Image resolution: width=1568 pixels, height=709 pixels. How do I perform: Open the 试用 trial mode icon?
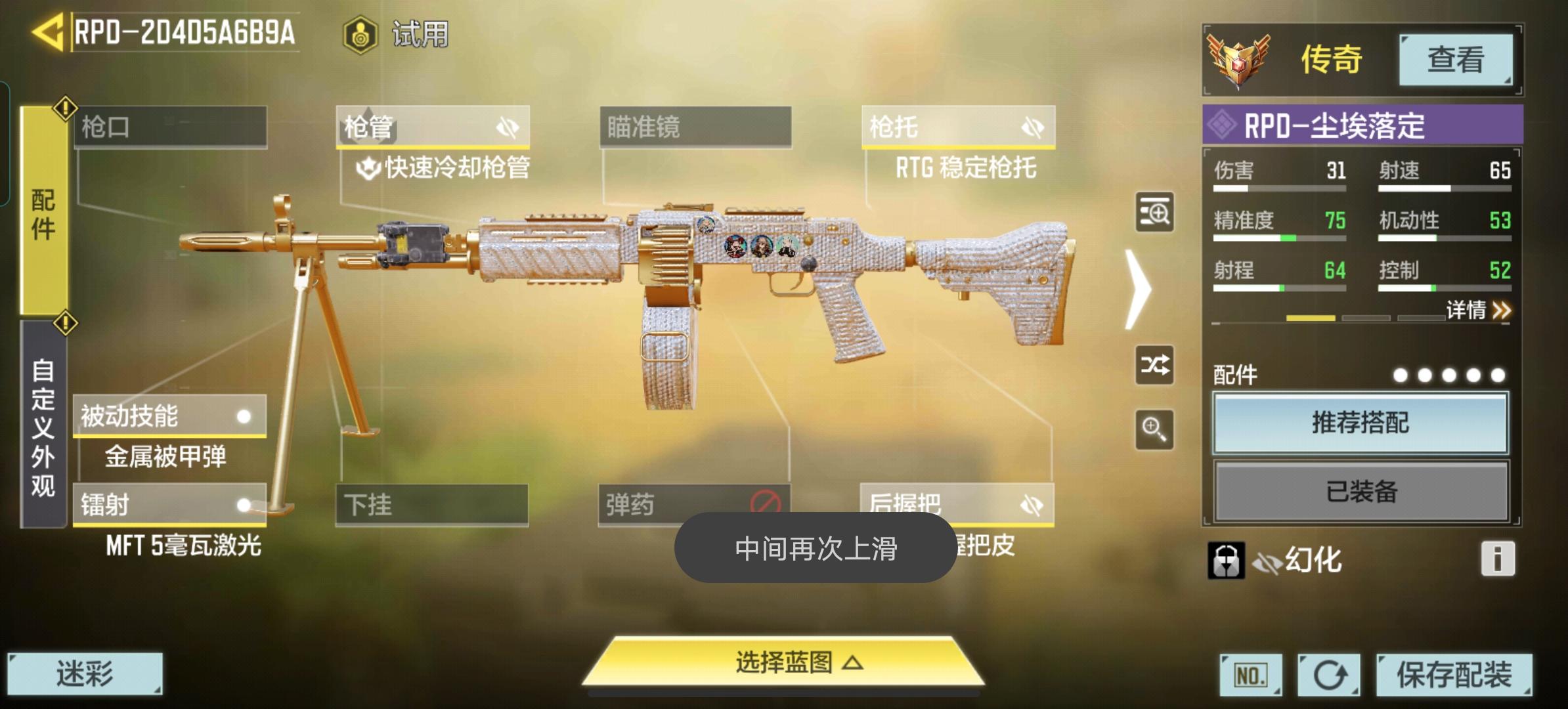point(360,34)
